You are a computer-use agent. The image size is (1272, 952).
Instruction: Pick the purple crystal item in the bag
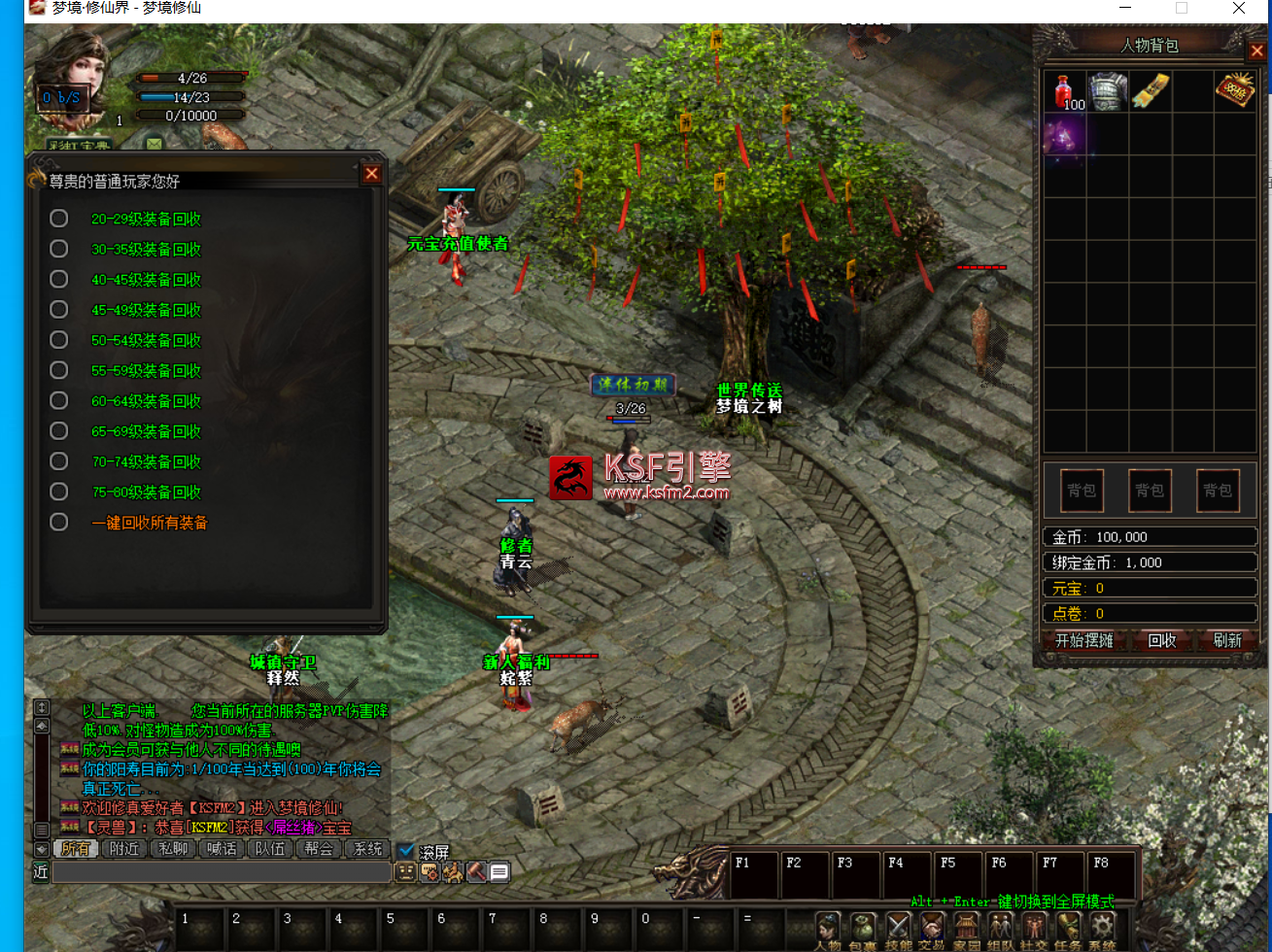click(1064, 135)
